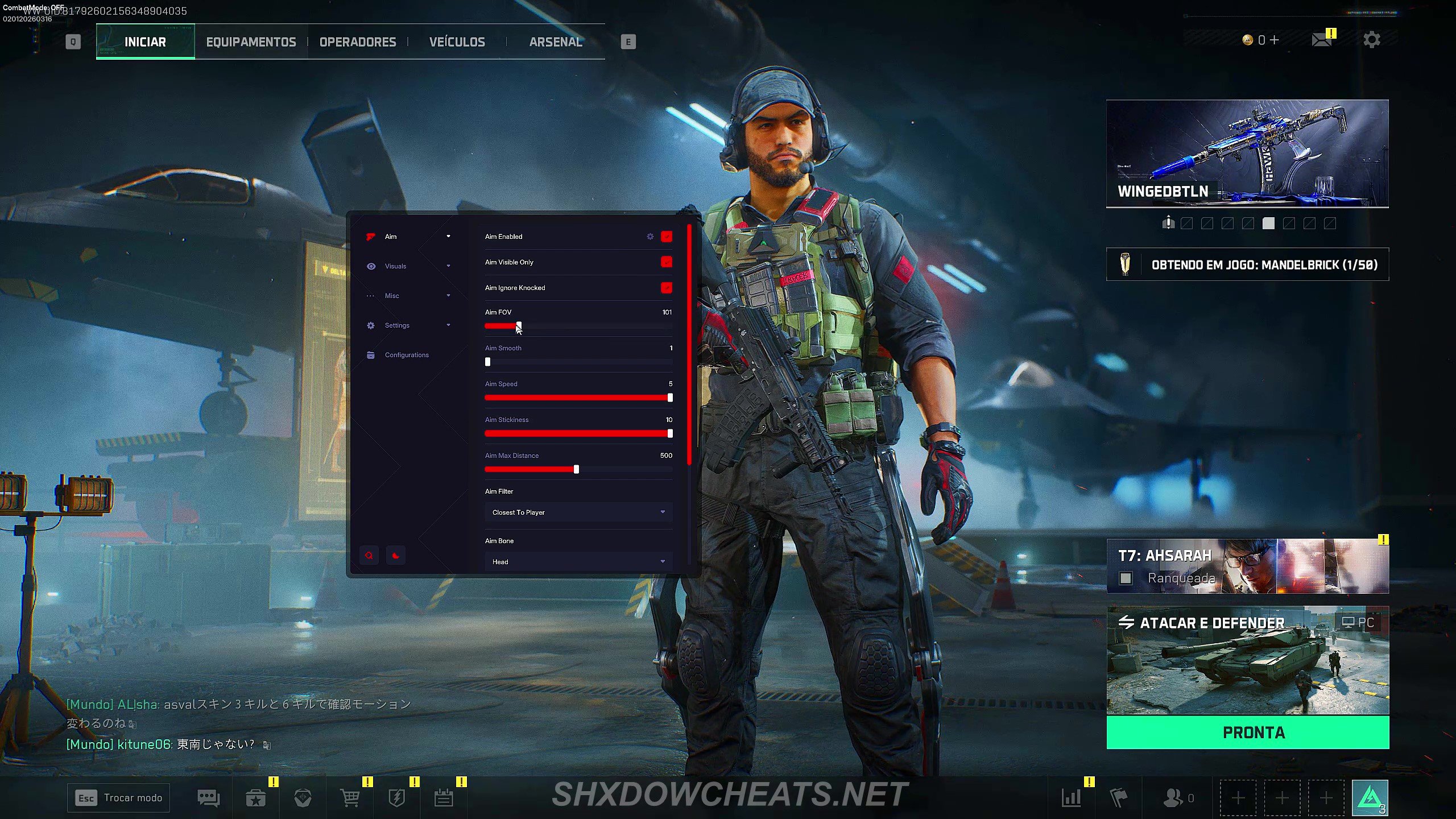Open the ARSENAL menu tab
Screen dimensions: 1456x819
(556, 41)
